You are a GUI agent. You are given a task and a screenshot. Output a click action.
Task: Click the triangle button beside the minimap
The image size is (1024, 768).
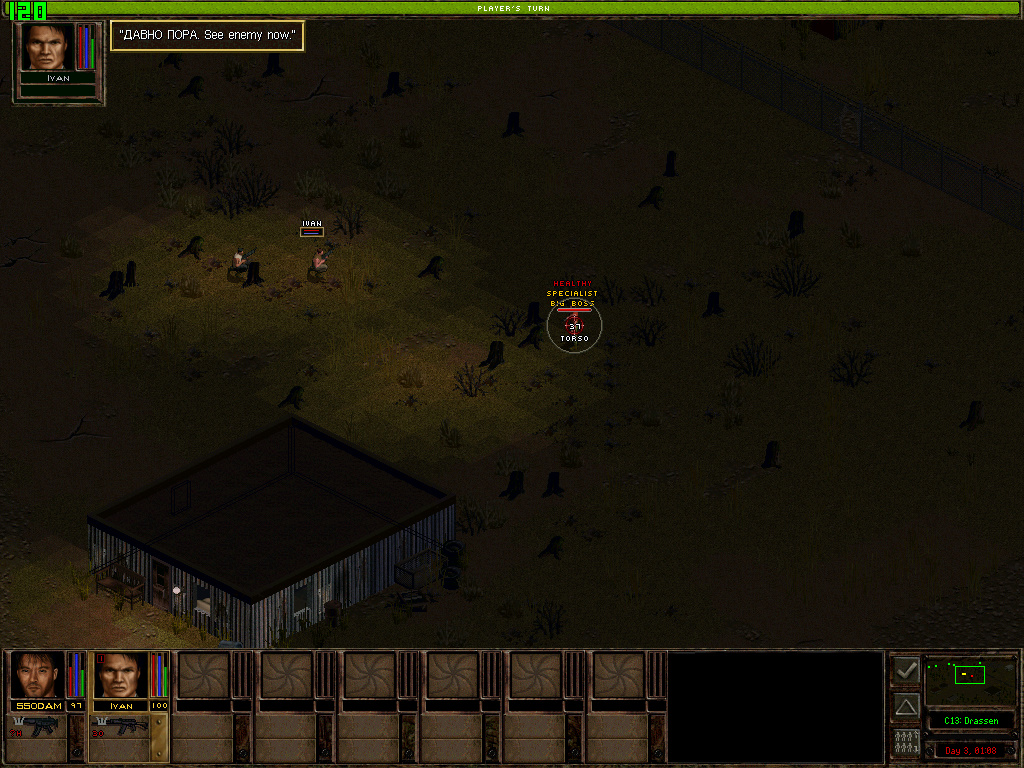click(x=906, y=706)
